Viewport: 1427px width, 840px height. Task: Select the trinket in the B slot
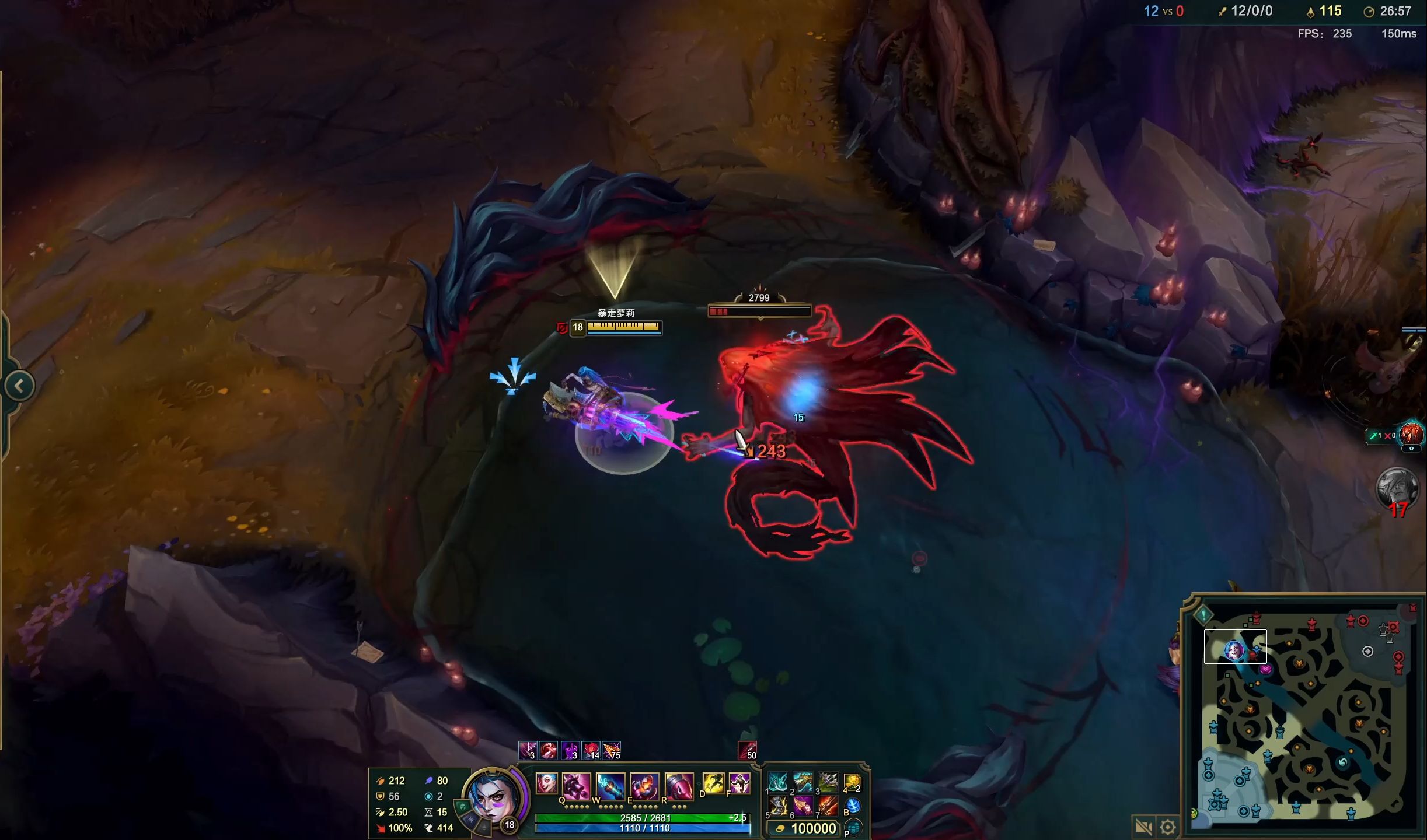pyautogui.click(x=854, y=805)
